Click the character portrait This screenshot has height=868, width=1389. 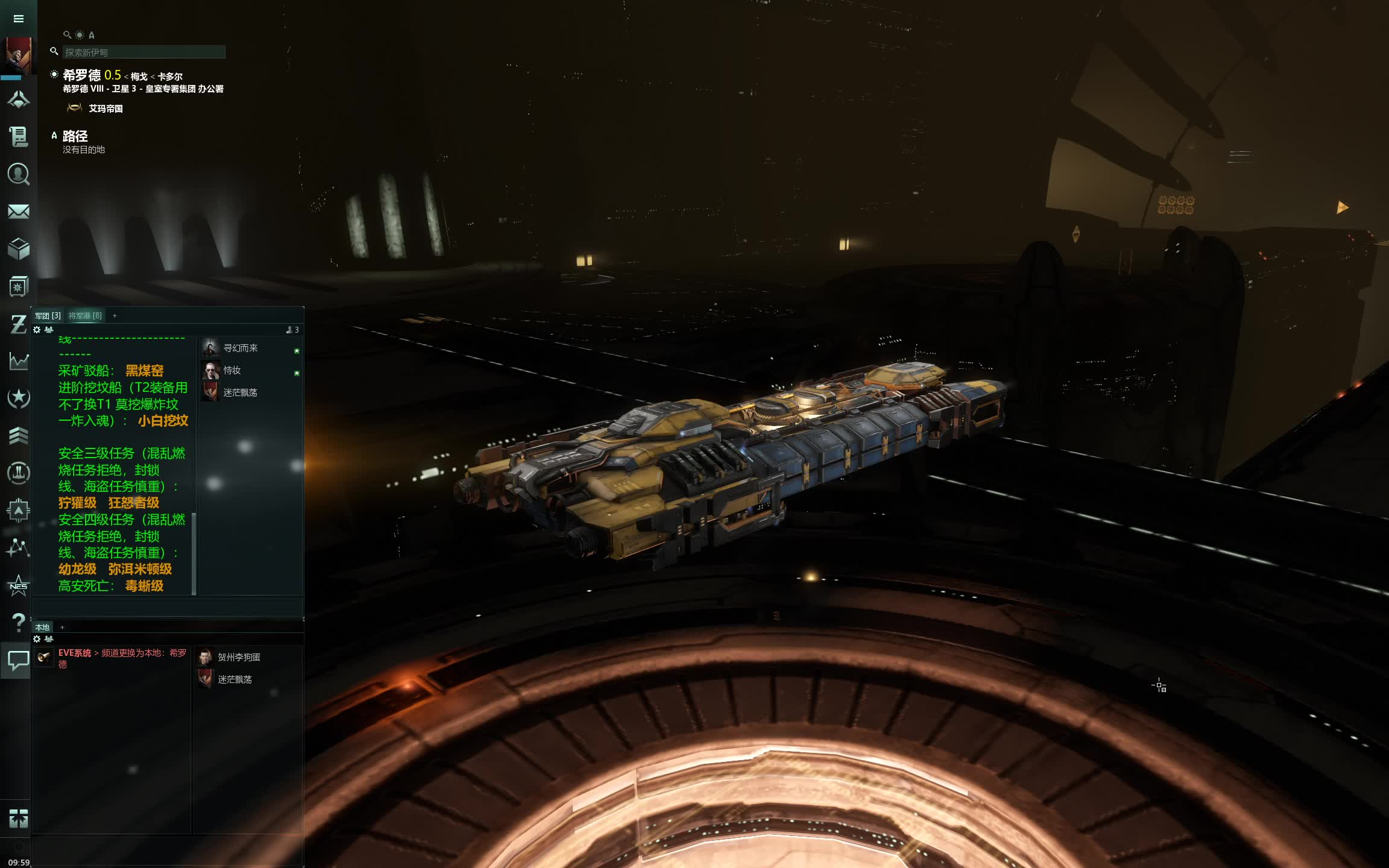[x=18, y=55]
